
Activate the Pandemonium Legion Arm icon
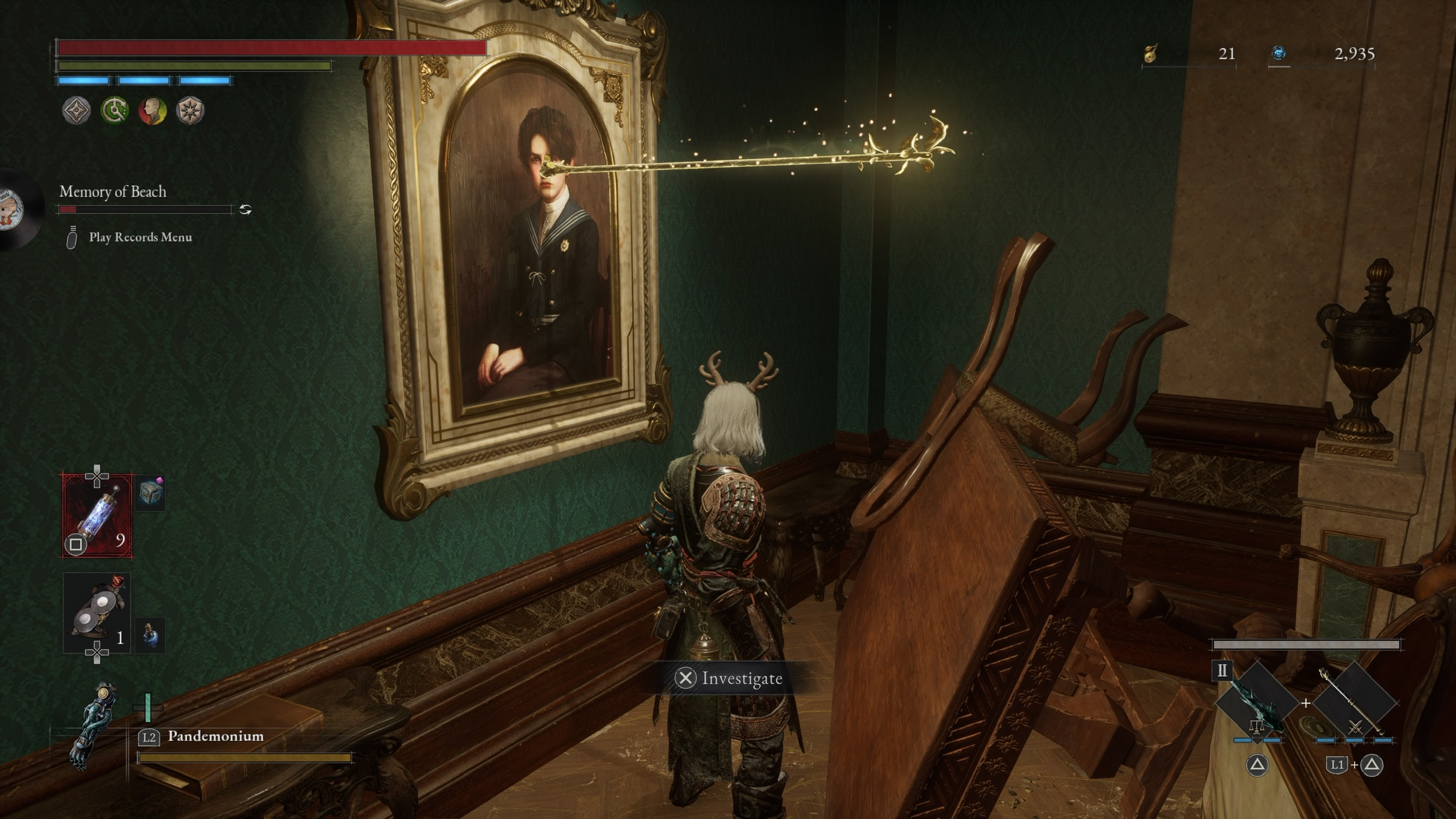tap(93, 726)
